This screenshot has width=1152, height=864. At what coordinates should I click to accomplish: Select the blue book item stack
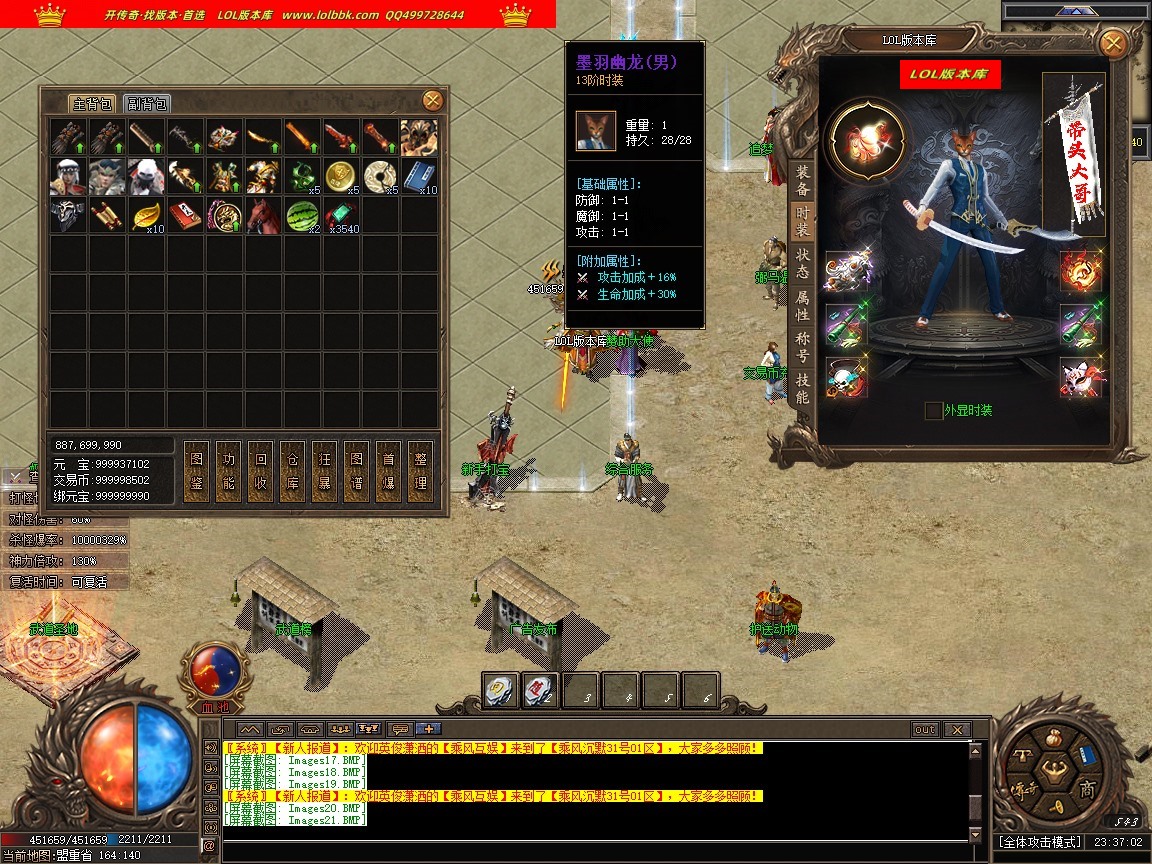419,176
